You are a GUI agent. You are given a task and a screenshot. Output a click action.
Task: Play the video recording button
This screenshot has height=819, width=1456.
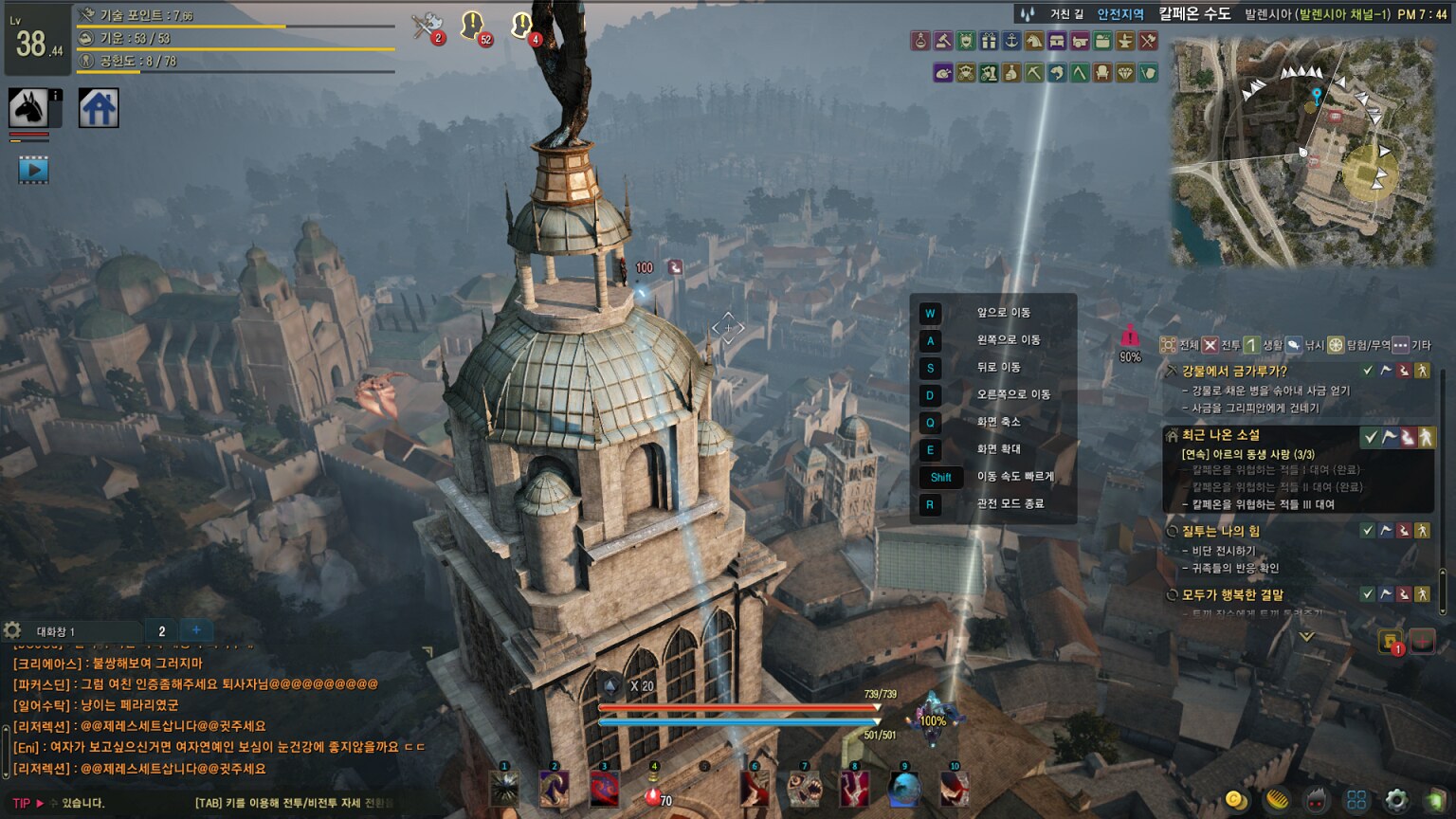click(x=33, y=171)
